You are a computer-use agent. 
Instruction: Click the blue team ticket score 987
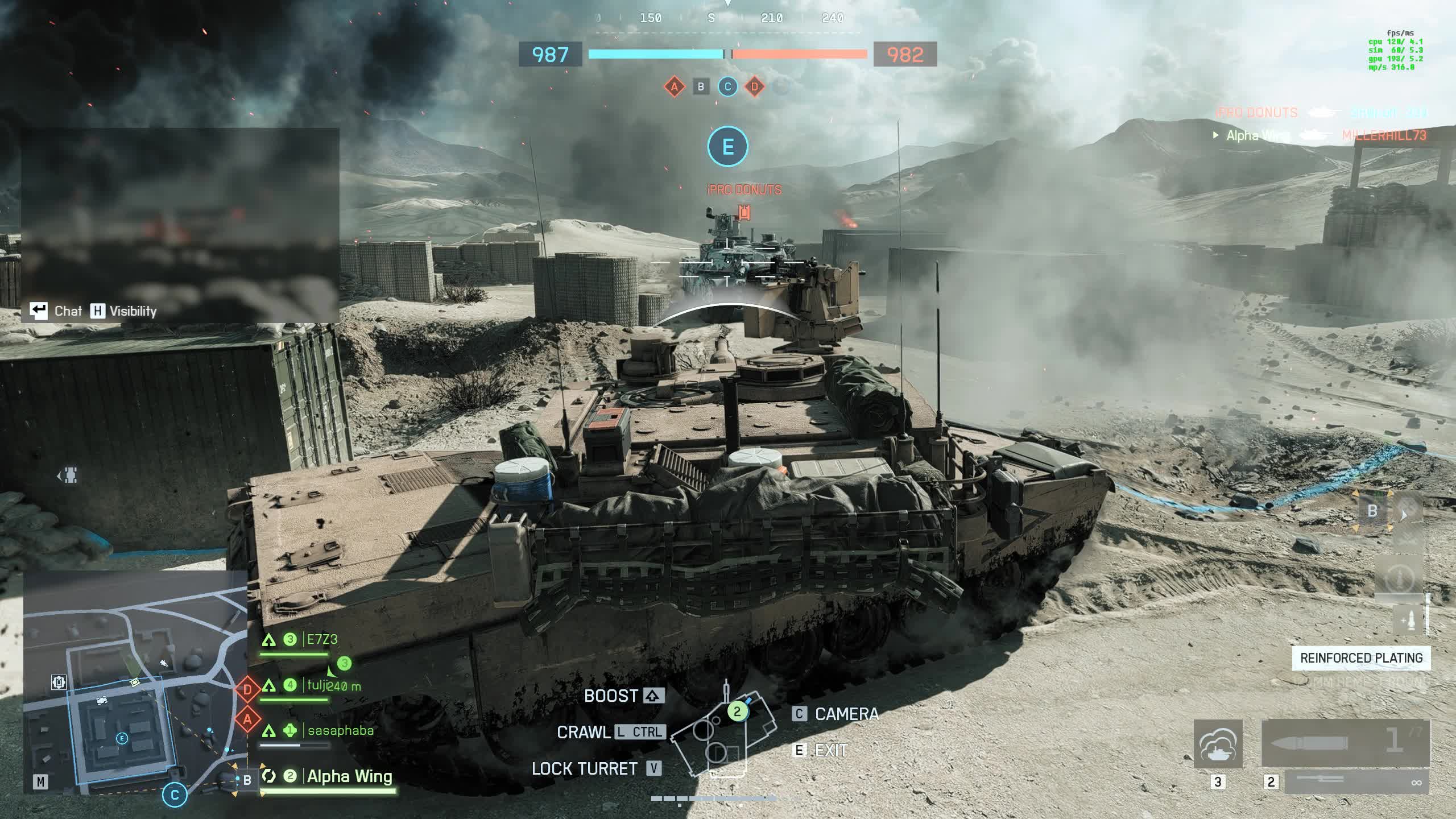(550, 55)
